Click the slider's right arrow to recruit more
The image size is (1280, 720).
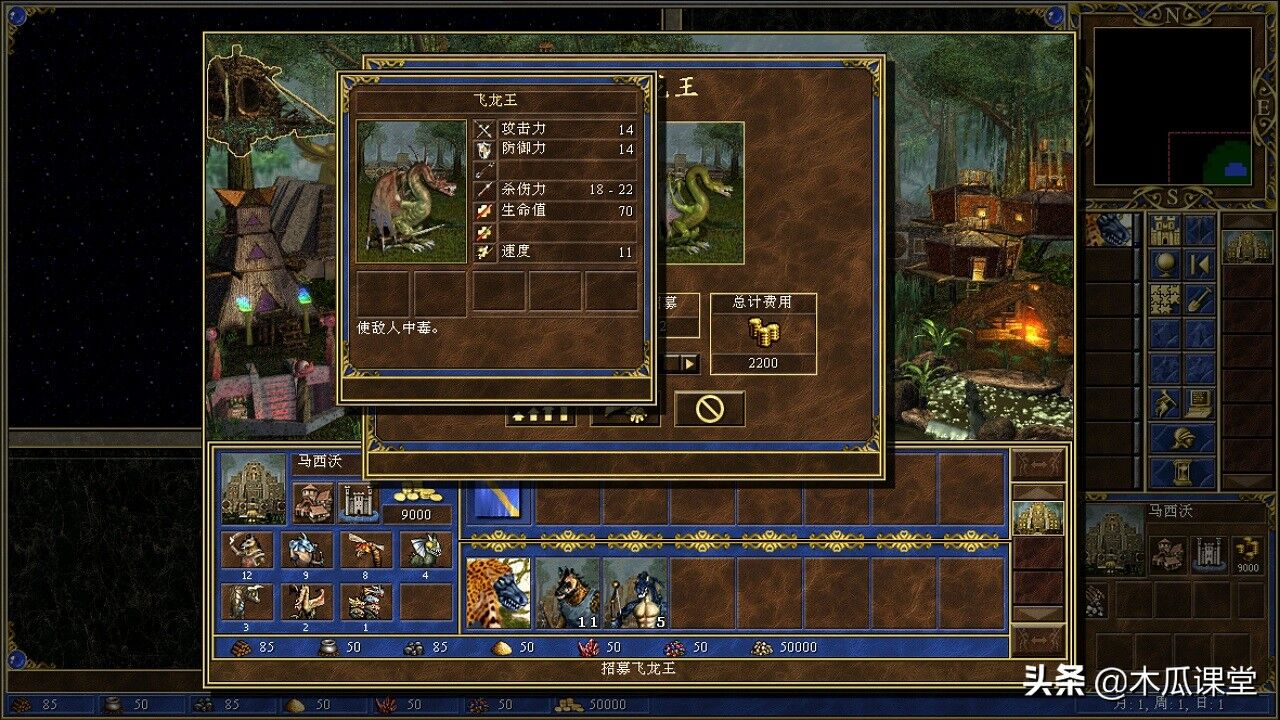690,363
